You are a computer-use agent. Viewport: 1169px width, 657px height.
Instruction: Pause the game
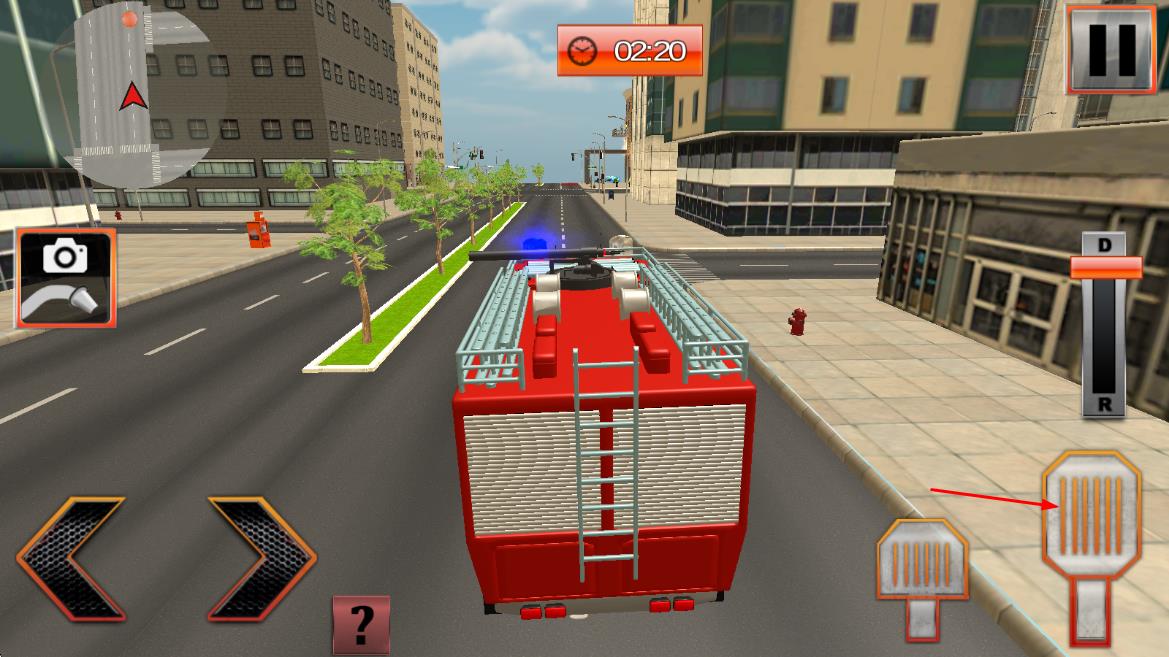click(1111, 50)
